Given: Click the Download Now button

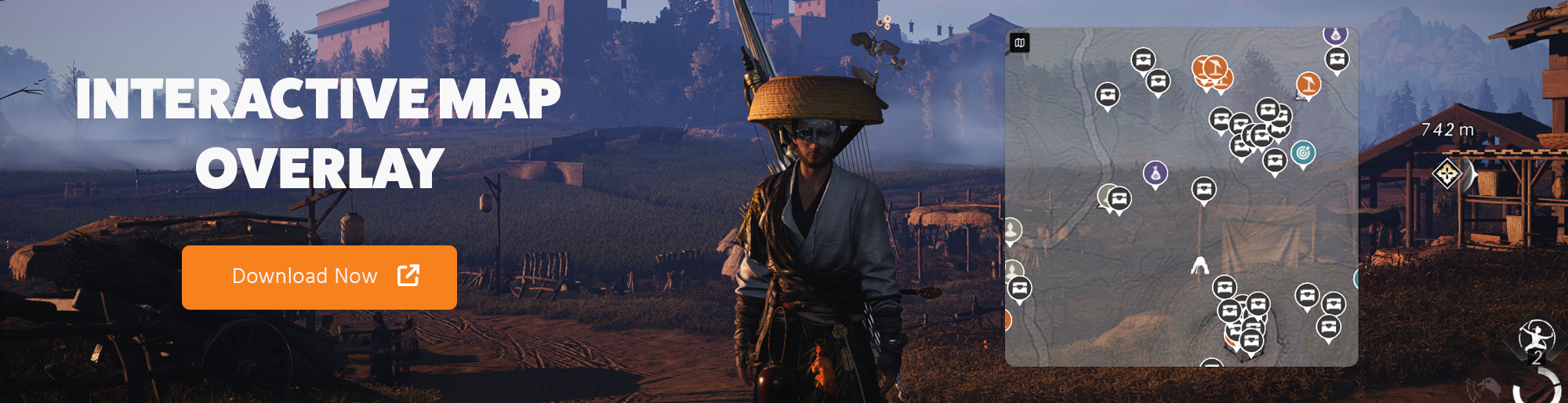Looking at the screenshot, I should coord(319,277).
